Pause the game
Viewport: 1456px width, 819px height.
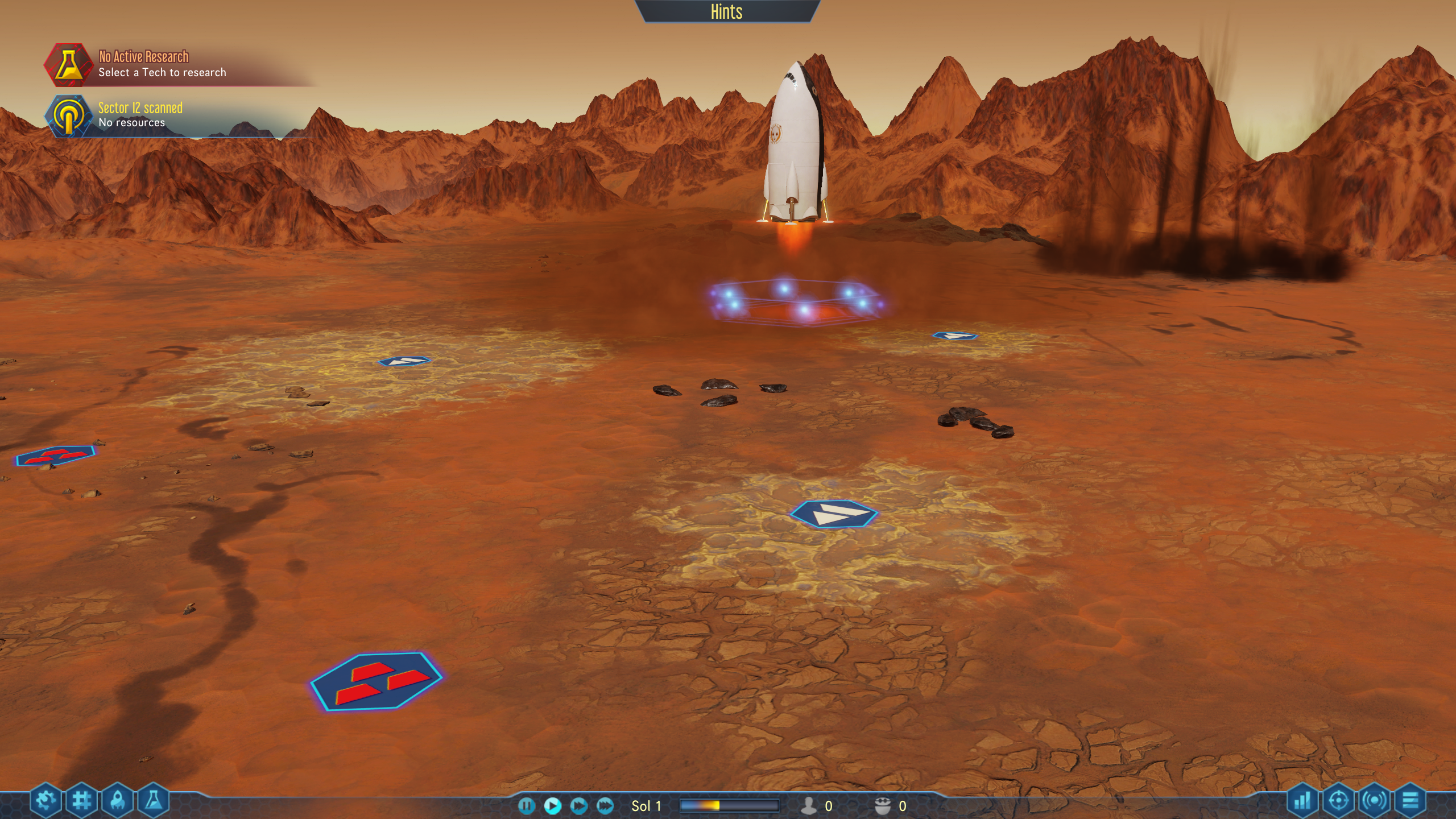pyautogui.click(x=526, y=805)
